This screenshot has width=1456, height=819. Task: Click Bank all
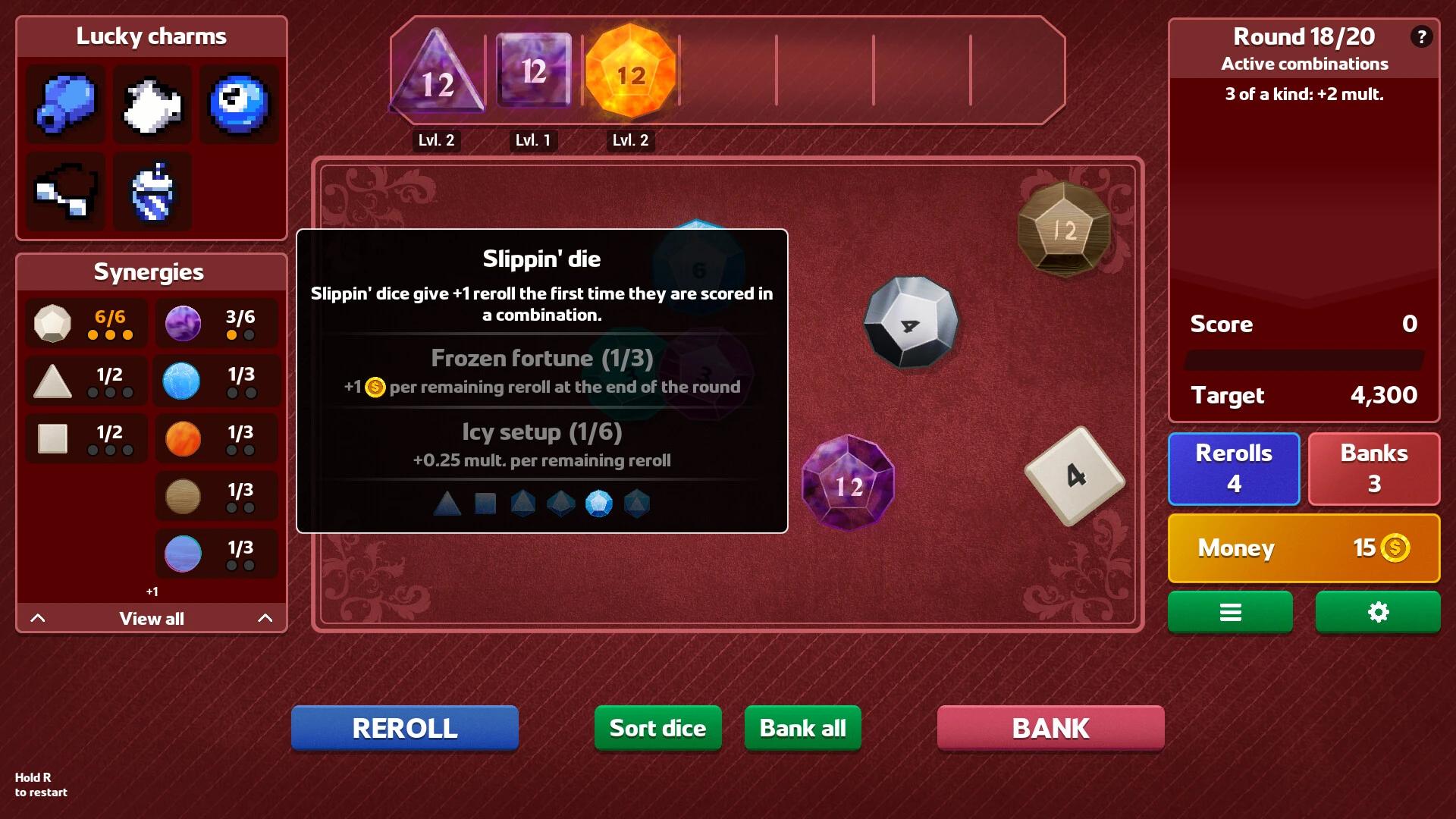(802, 727)
